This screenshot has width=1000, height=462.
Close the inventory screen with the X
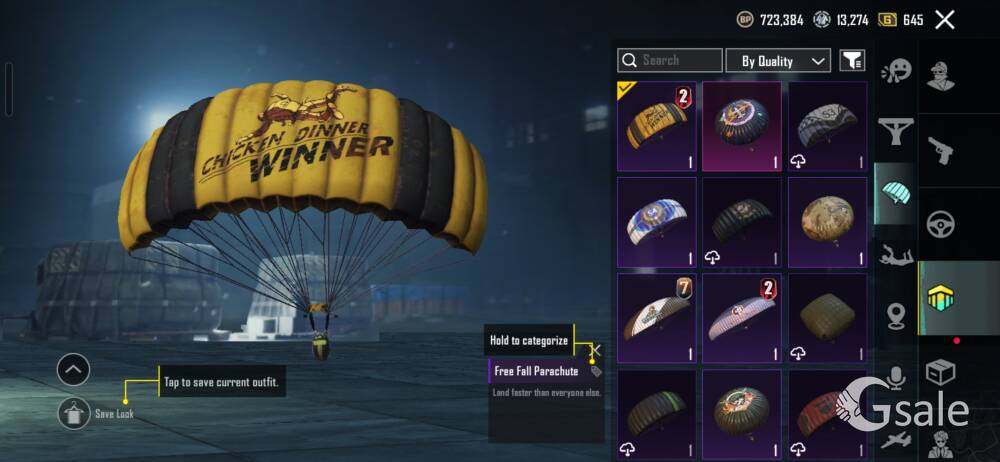tap(944, 19)
